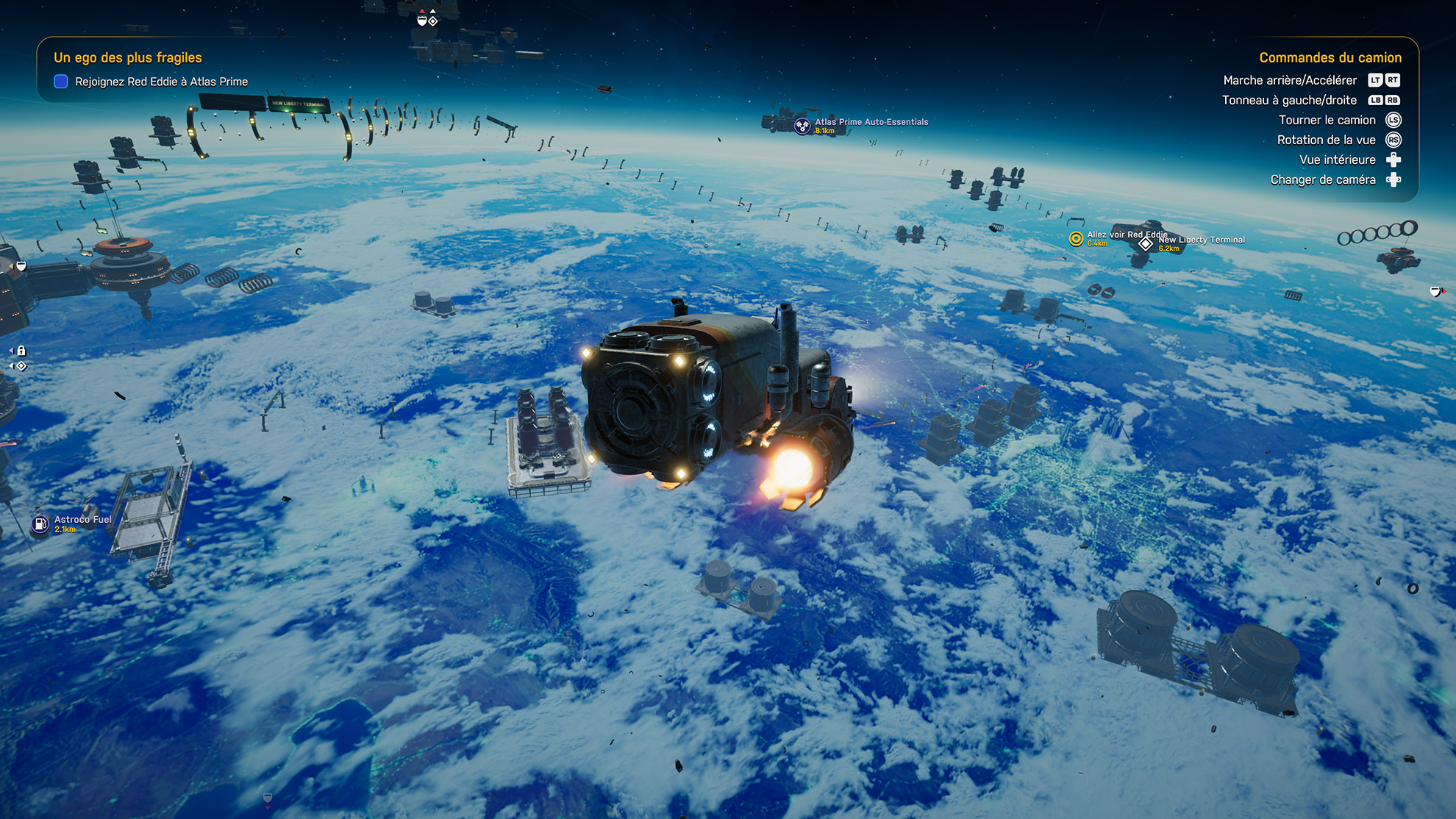Select the yellow Allez voir Red Eddie objective marker
The image size is (1456, 819).
click(1076, 239)
